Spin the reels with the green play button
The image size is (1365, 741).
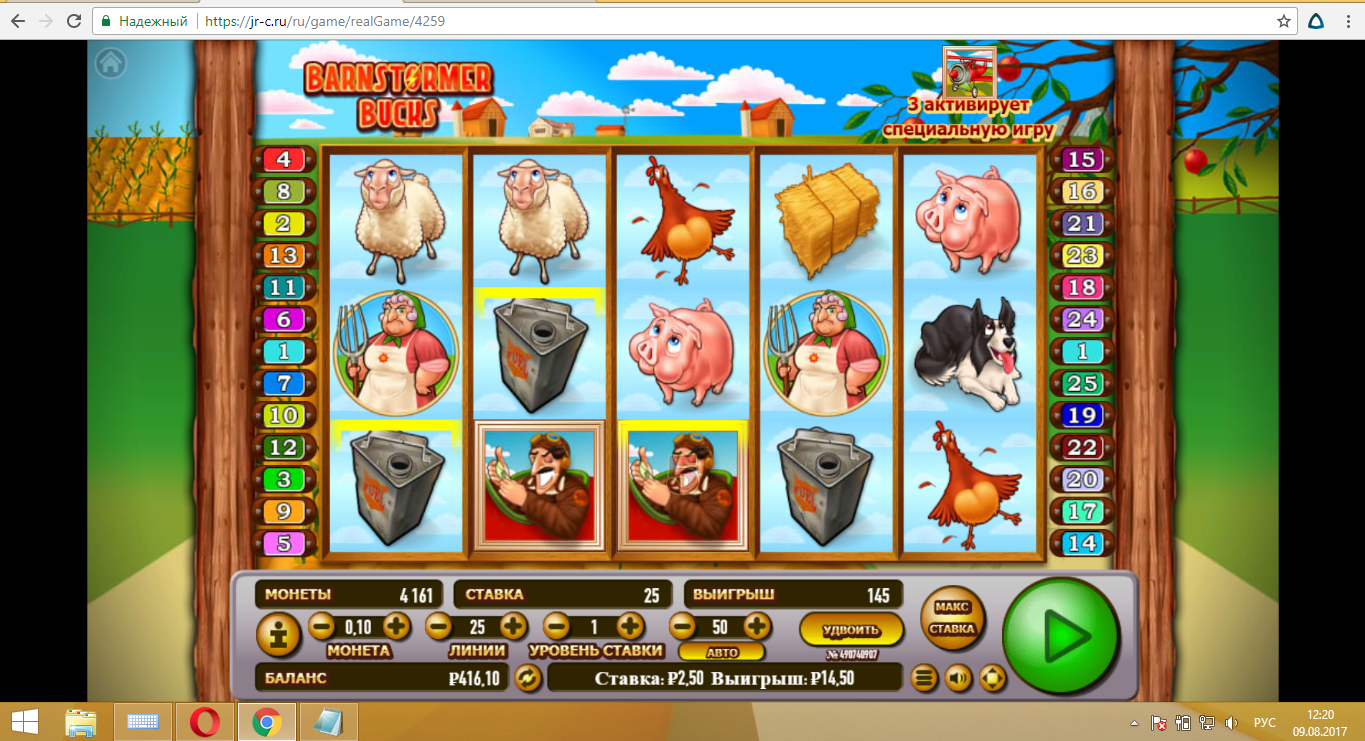pos(1061,635)
